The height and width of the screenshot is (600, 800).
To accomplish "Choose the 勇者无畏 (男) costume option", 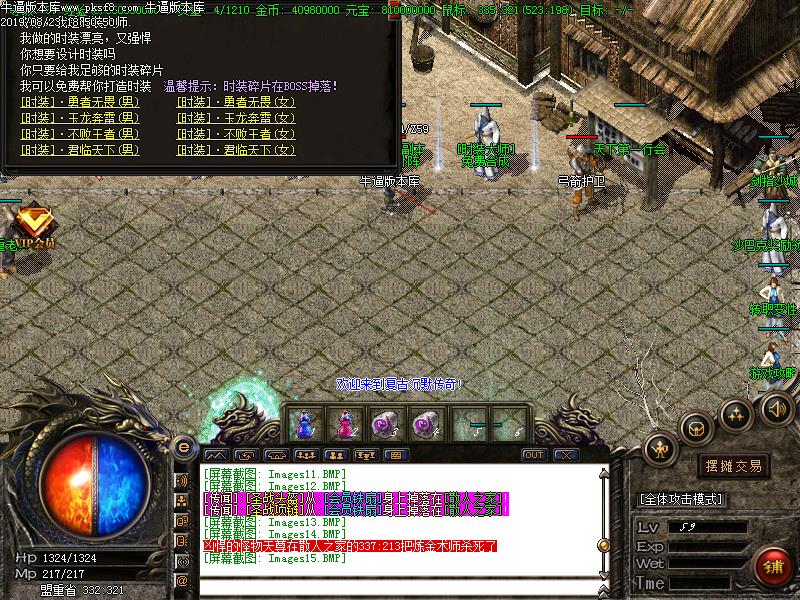I will coord(80,102).
